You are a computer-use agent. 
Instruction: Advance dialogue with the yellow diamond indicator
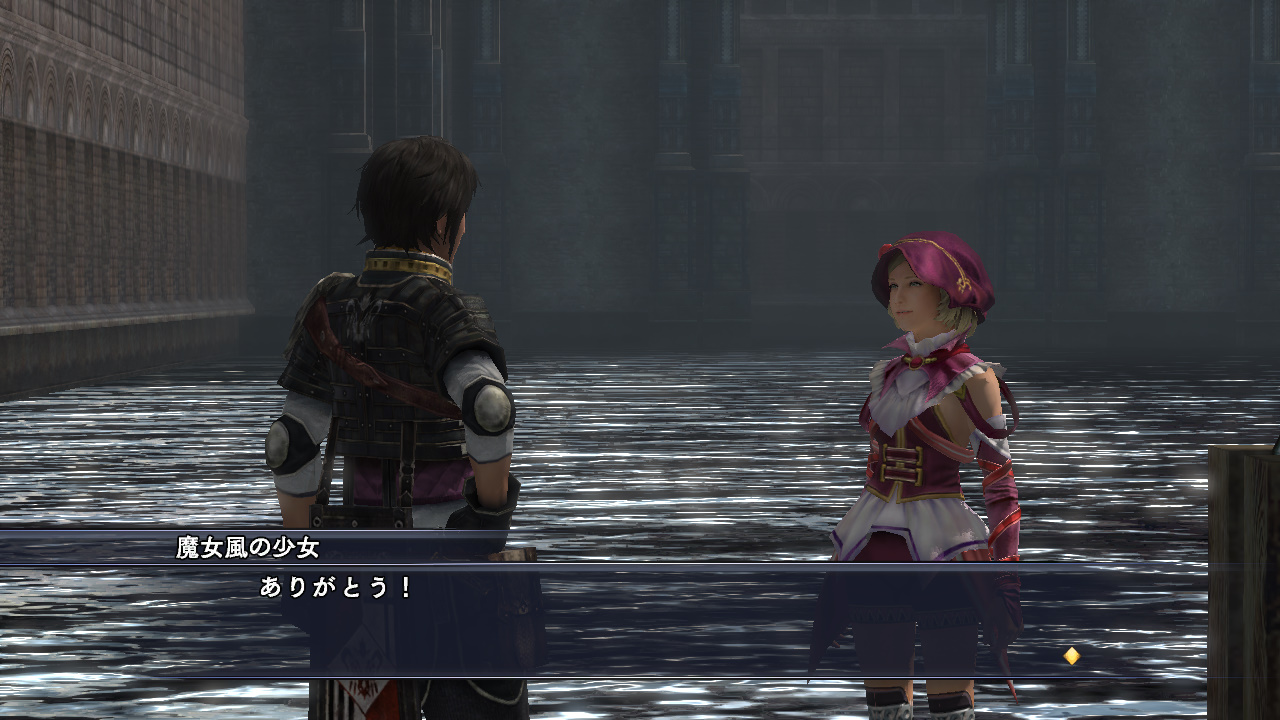tap(1071, 656)
